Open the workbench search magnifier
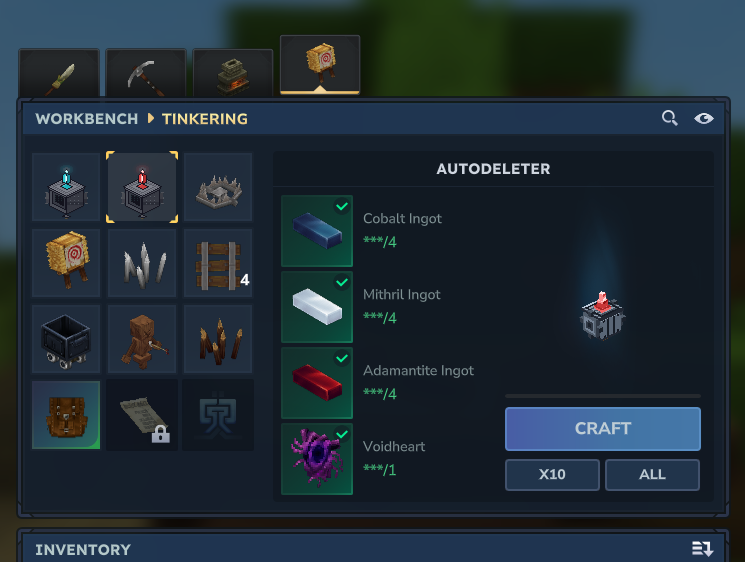This screenshot has height=562, width=745. (x=670, y=118)
